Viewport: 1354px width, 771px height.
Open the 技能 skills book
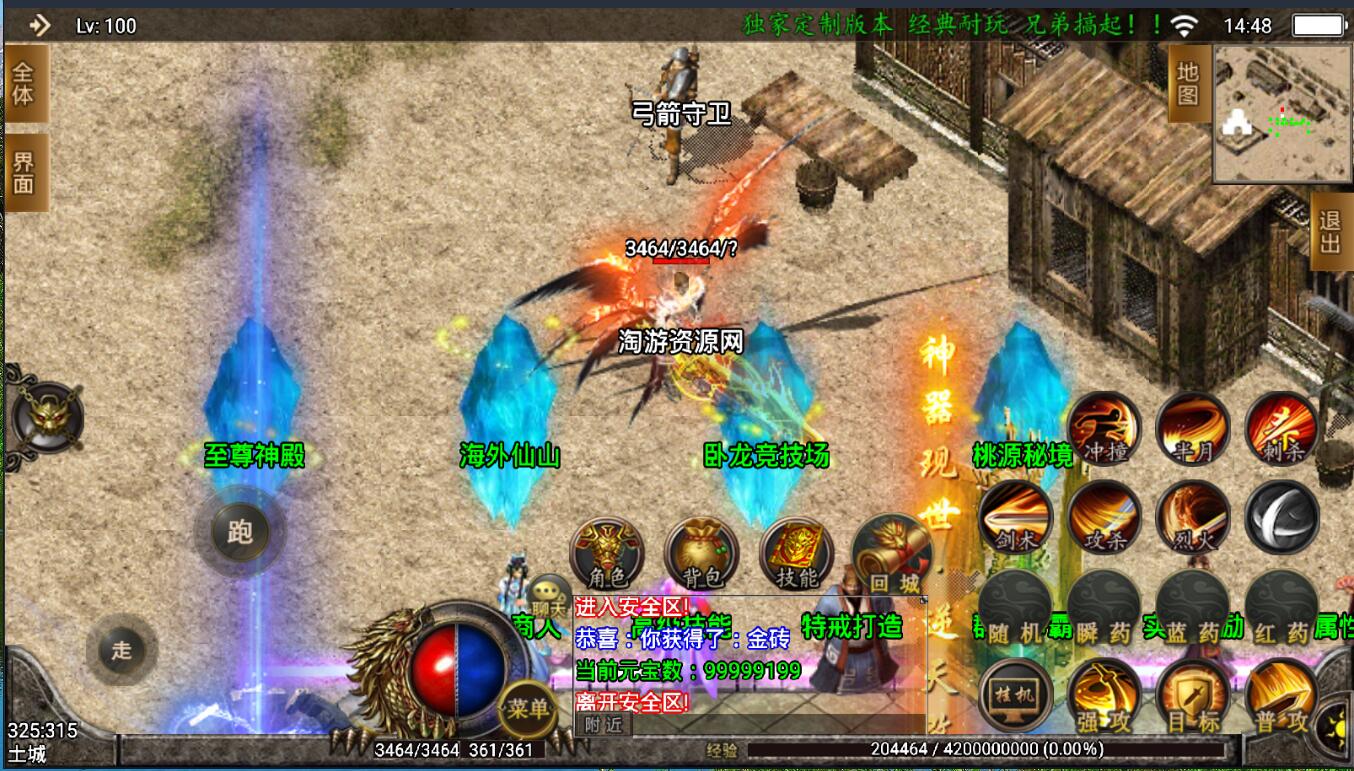(797, 554)
